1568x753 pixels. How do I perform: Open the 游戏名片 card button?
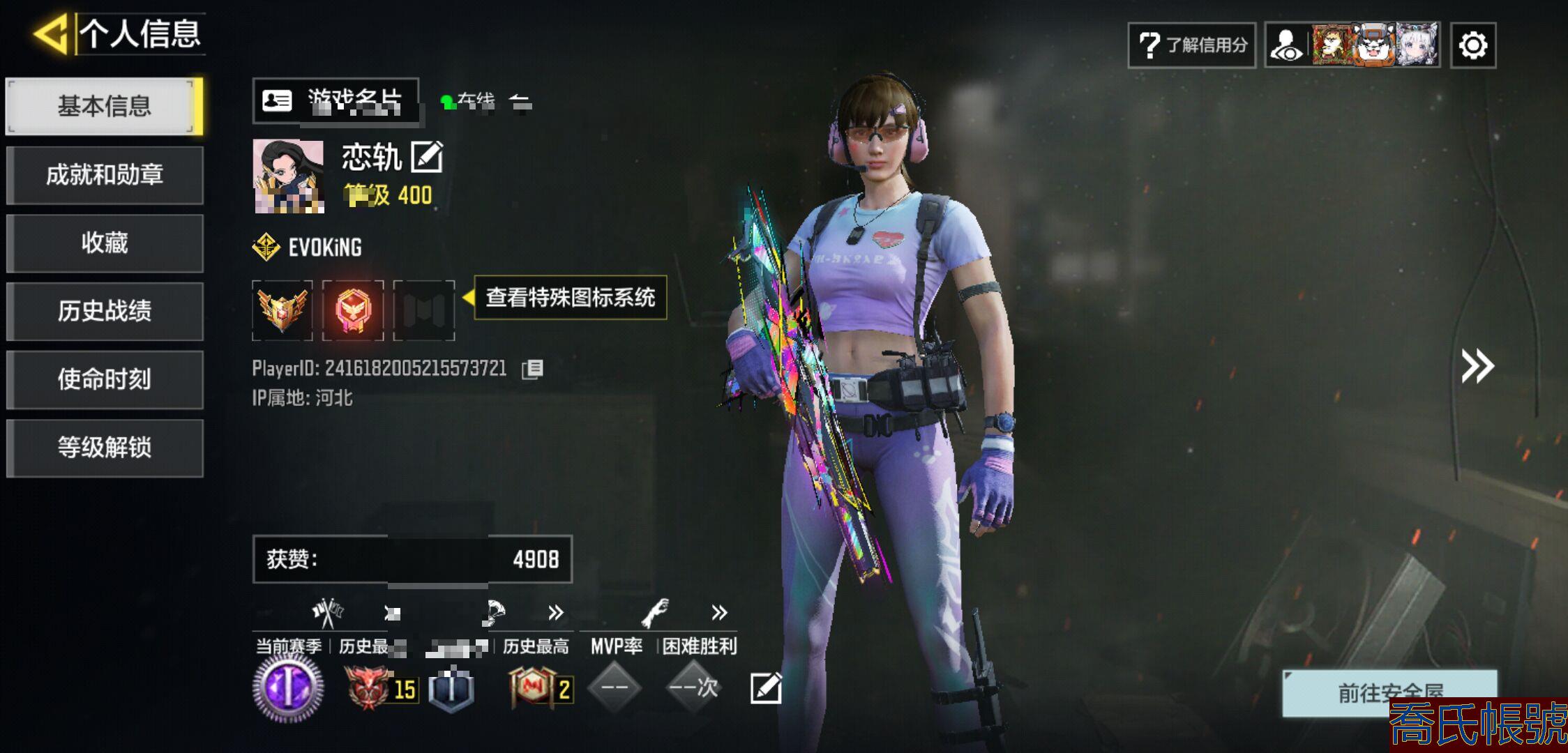coord(336,101)
